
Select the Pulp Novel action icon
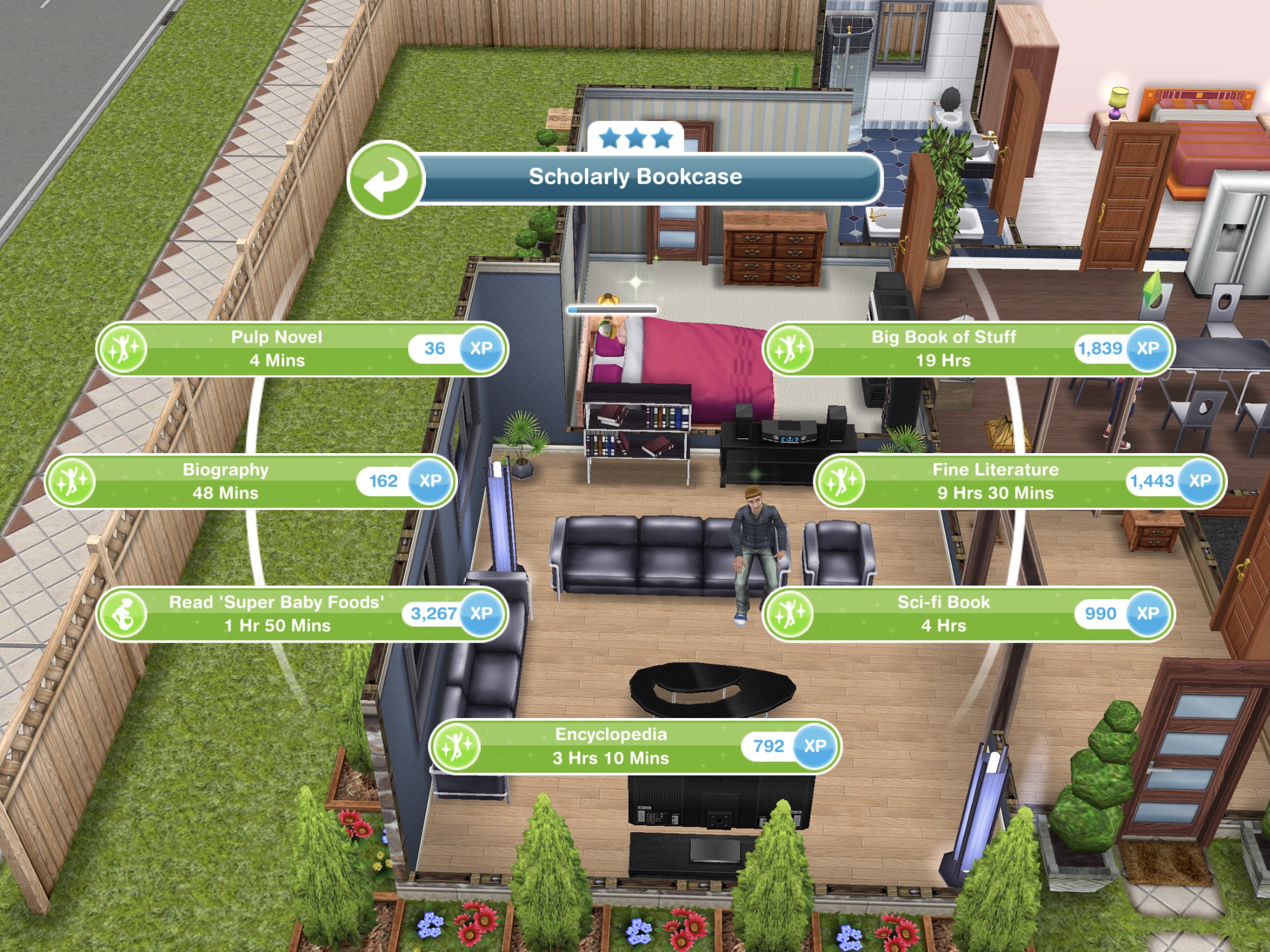[123, 348]
